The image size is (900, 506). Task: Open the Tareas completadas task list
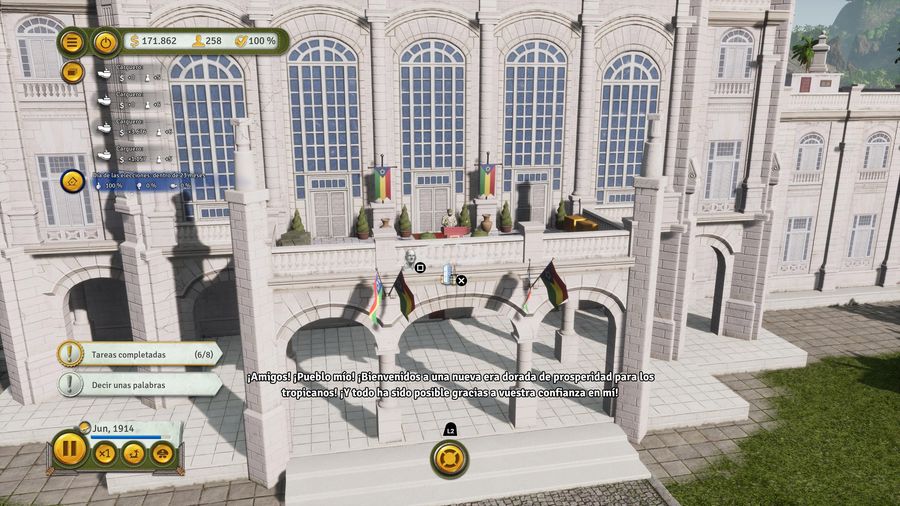coord(140,353)
